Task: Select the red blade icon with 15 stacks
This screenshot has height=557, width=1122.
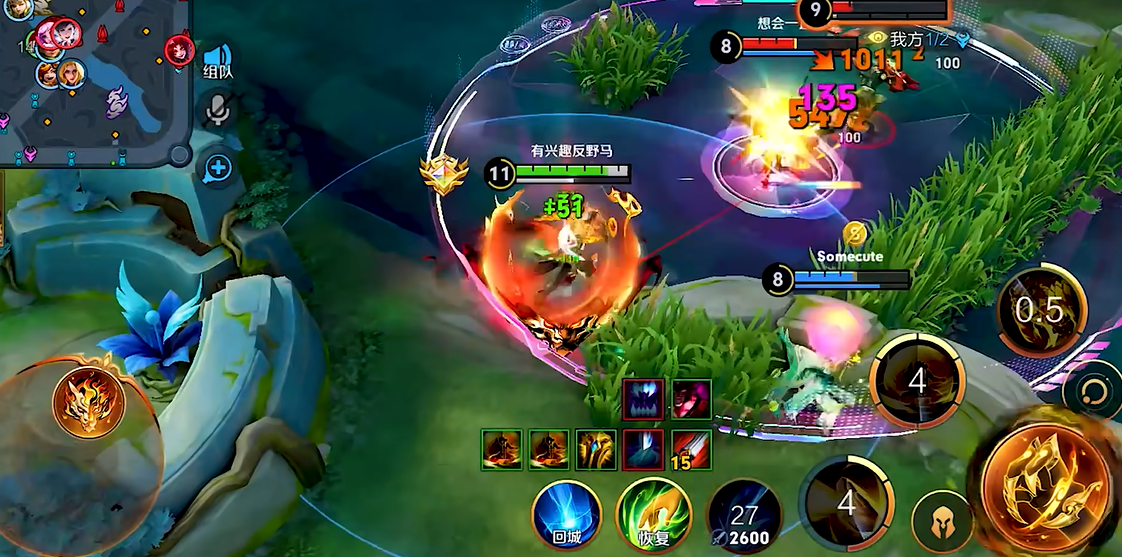Action: pos(690,448)
